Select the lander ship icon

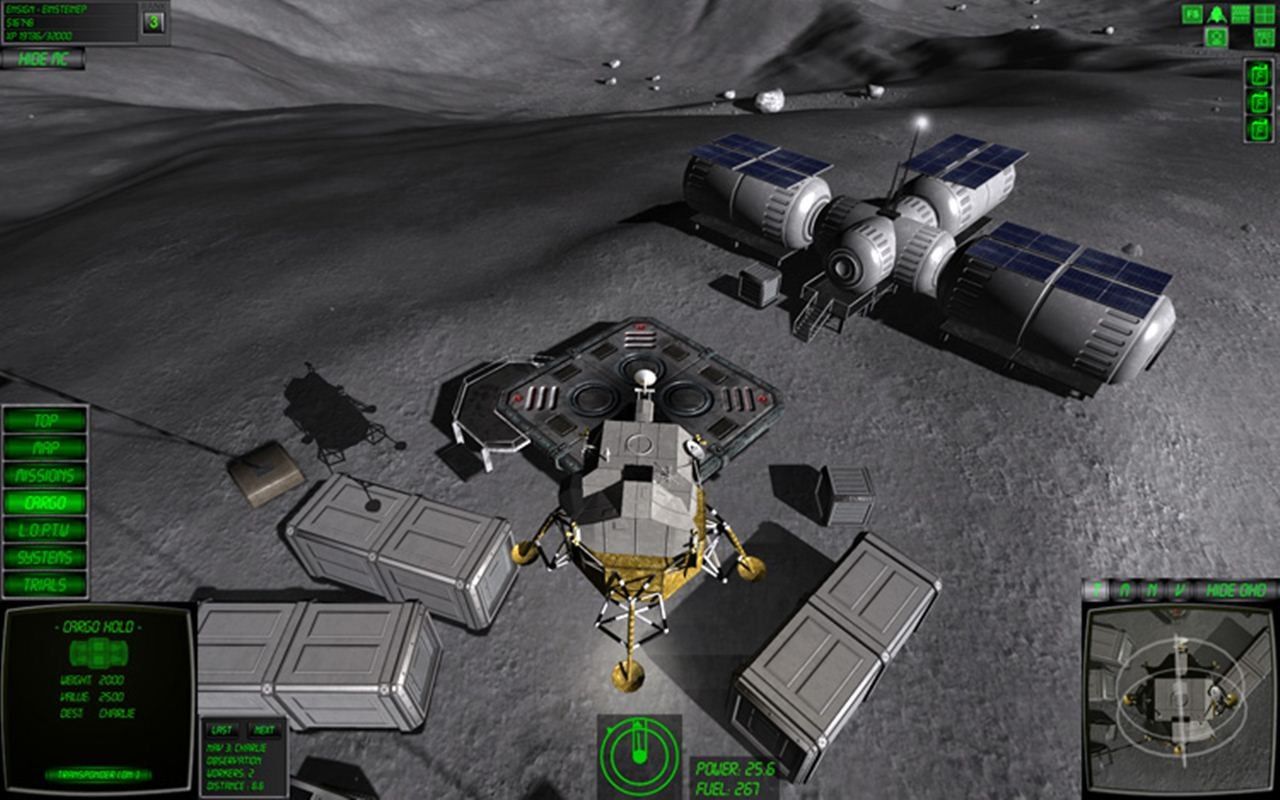1217,14
